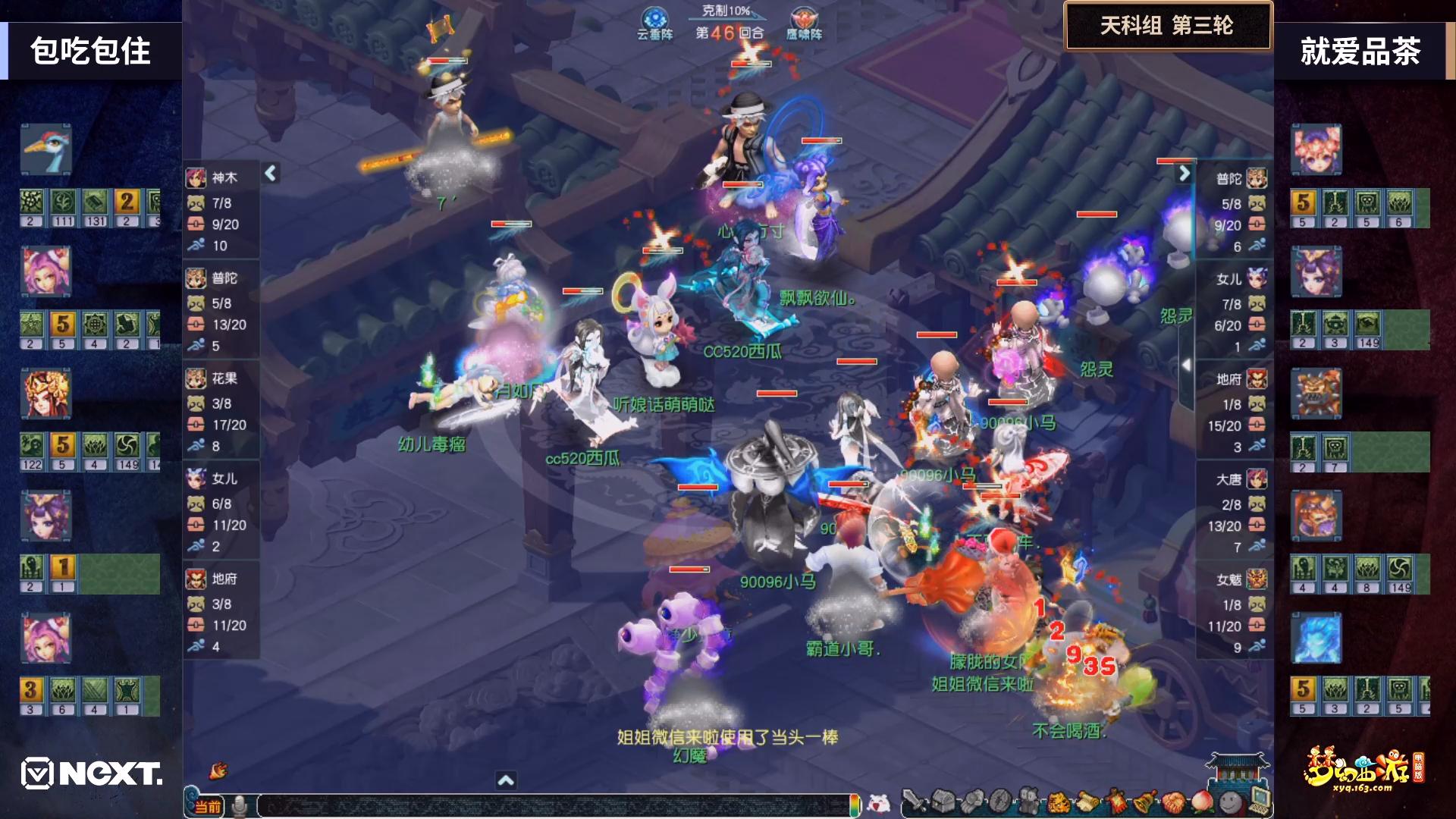Open the sword attack icon in bottom toolbar
The height and width of the screenshot is (819, 1456).
point(915,801)
